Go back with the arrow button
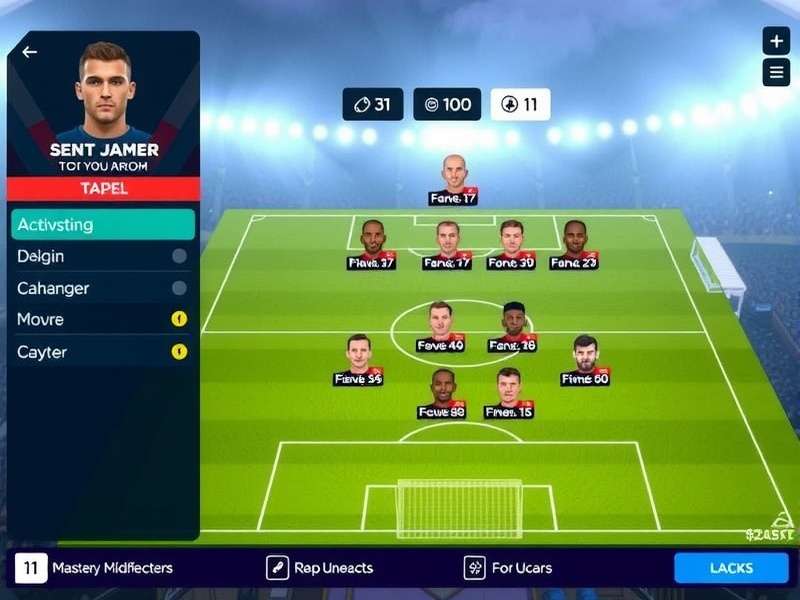Screen dimensions: 800x600 tap(30, 52)
